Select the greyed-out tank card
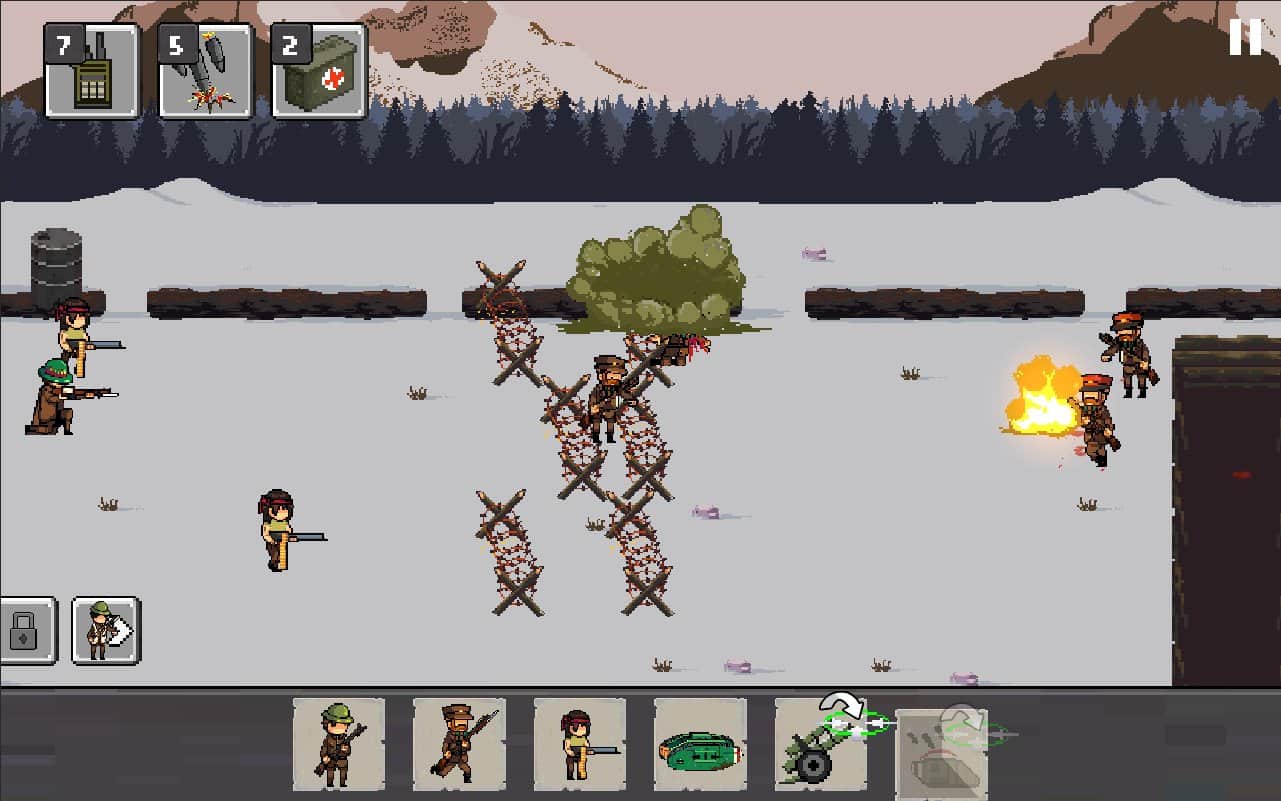The image size is (1281, 801). pos(940,752)
